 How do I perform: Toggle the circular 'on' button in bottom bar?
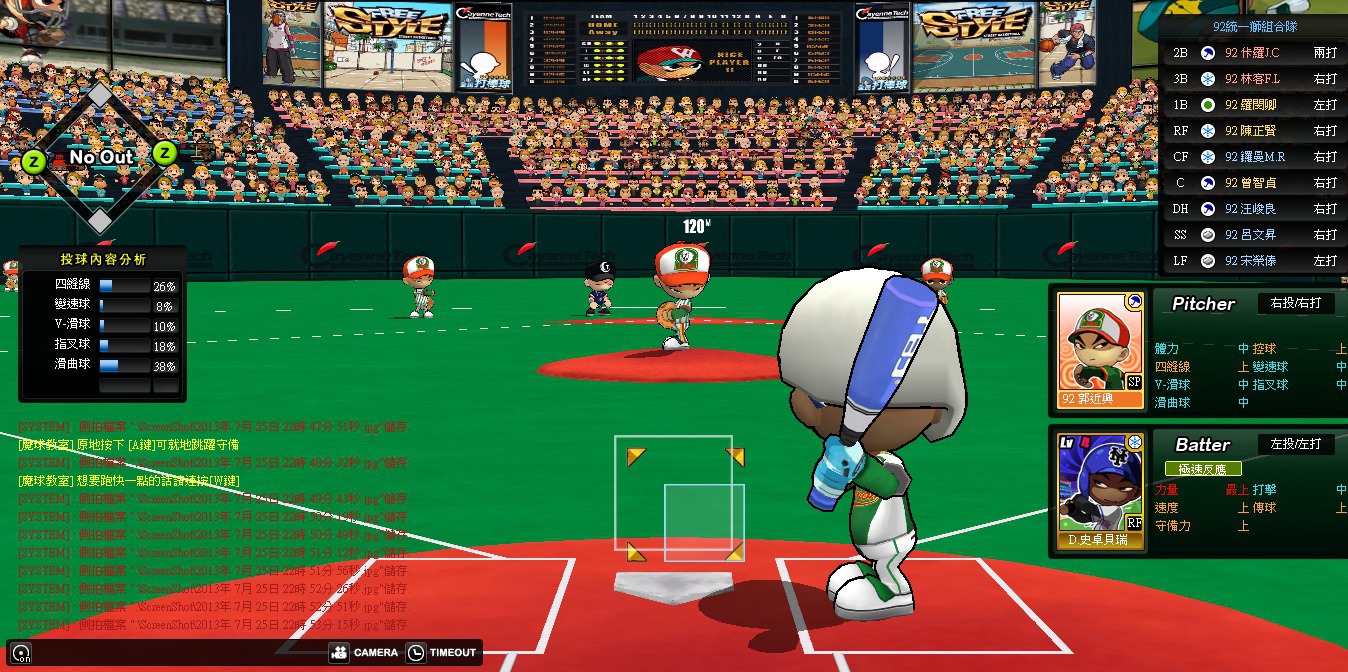[x=21, y=654]
